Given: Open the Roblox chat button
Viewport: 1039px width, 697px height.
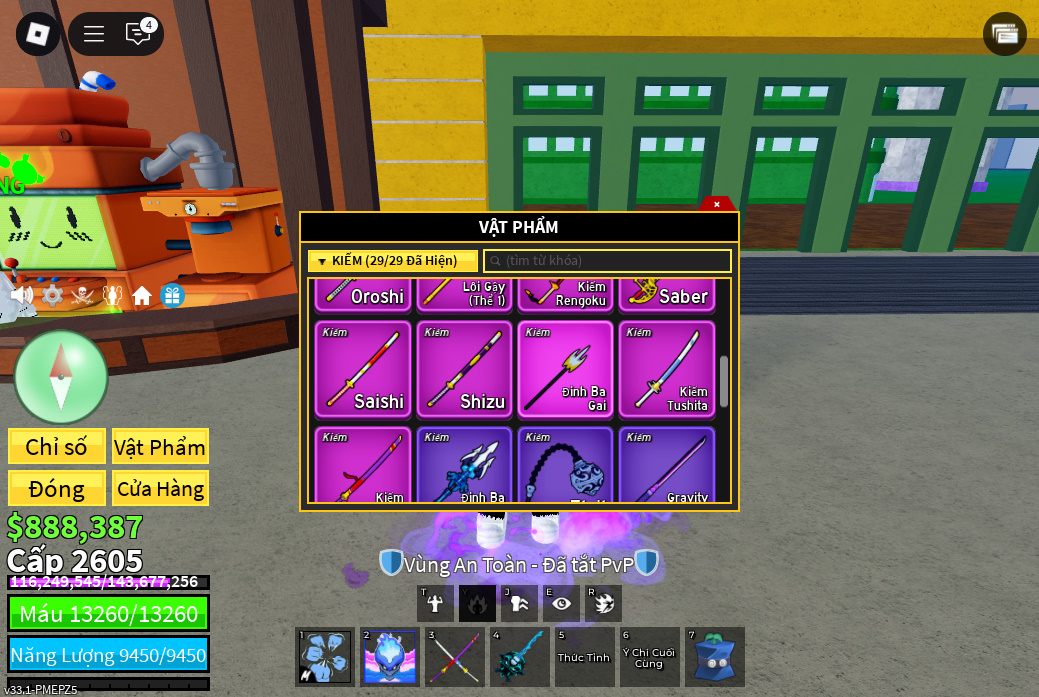Looking at the screenshot, I should (138, 34).
